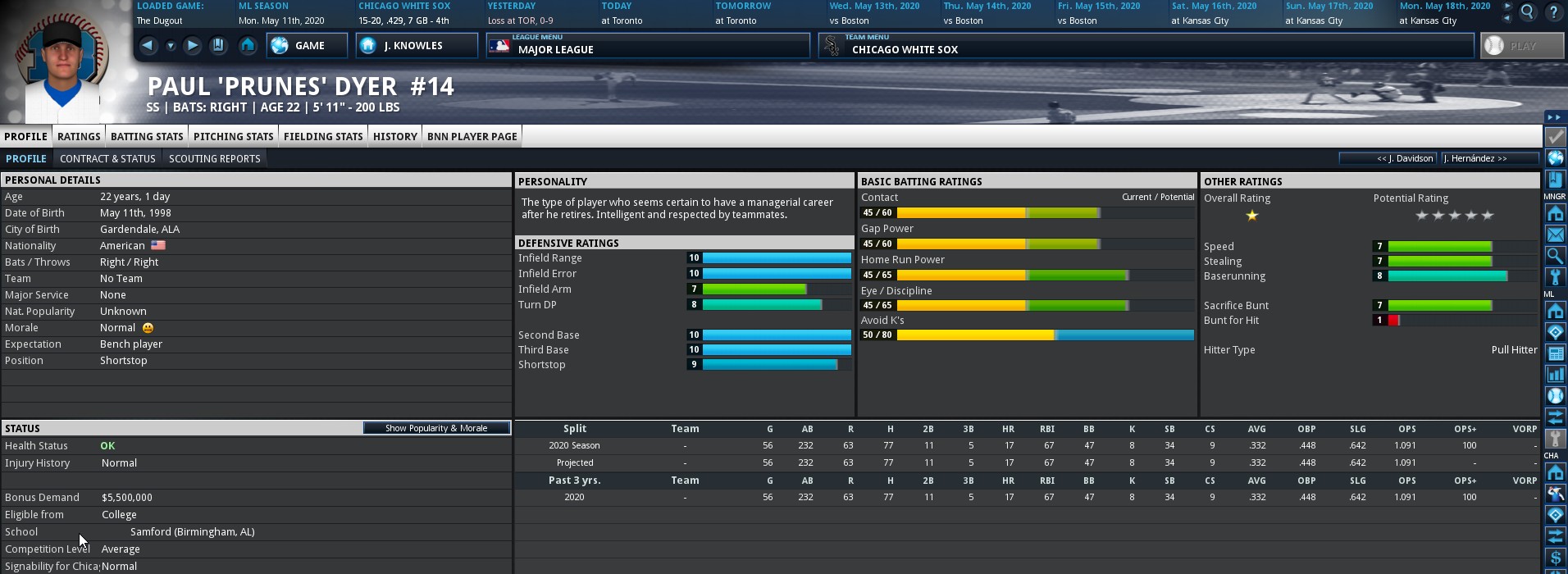Screen dimensions: 1568x574
Task: Go to BNN Player Page tab
Action: (x=472, y=136)
